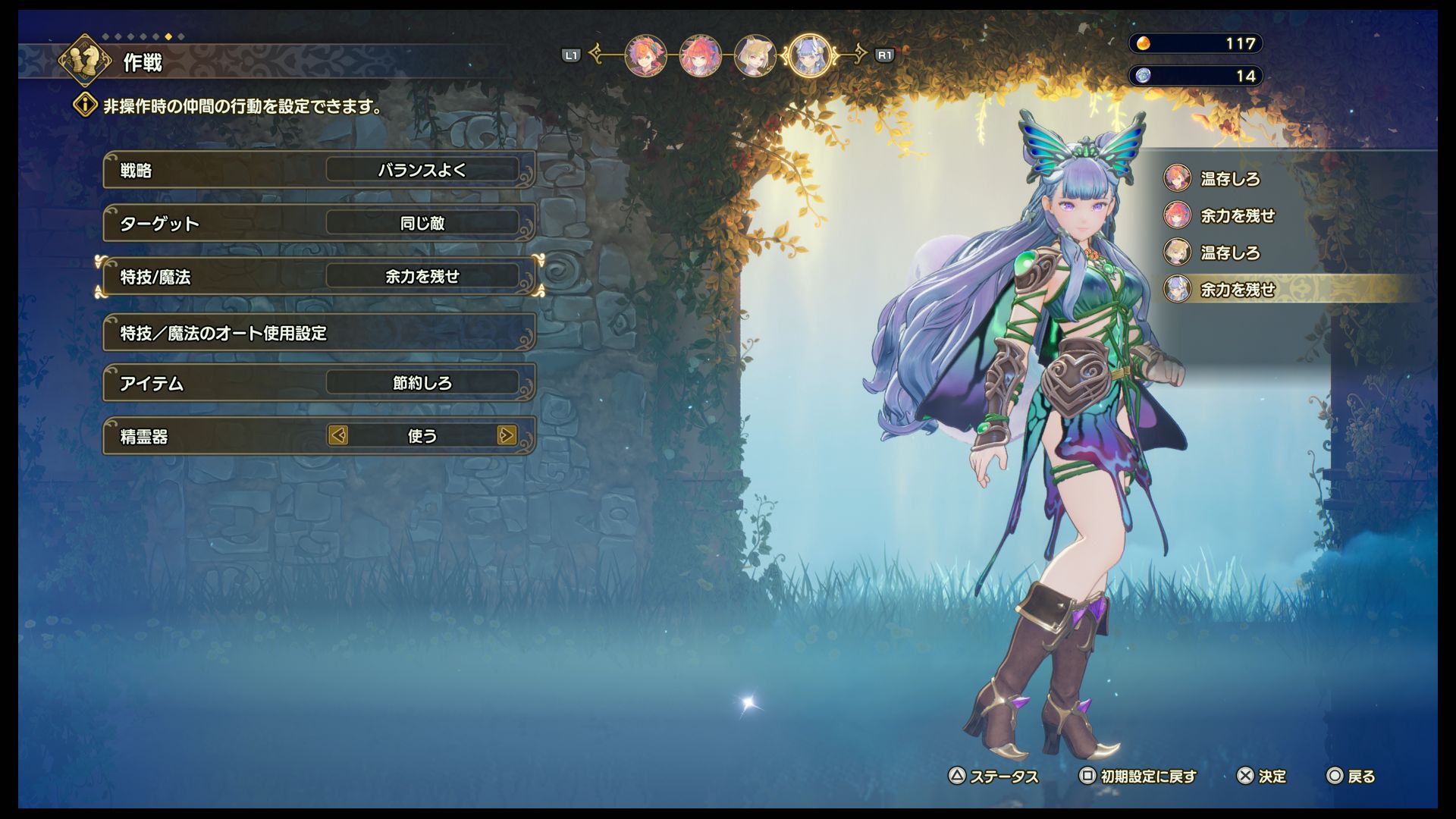Select the 戦略 strategy row
The width and height of the screenshot is (1456, 819).
[318, 170]
